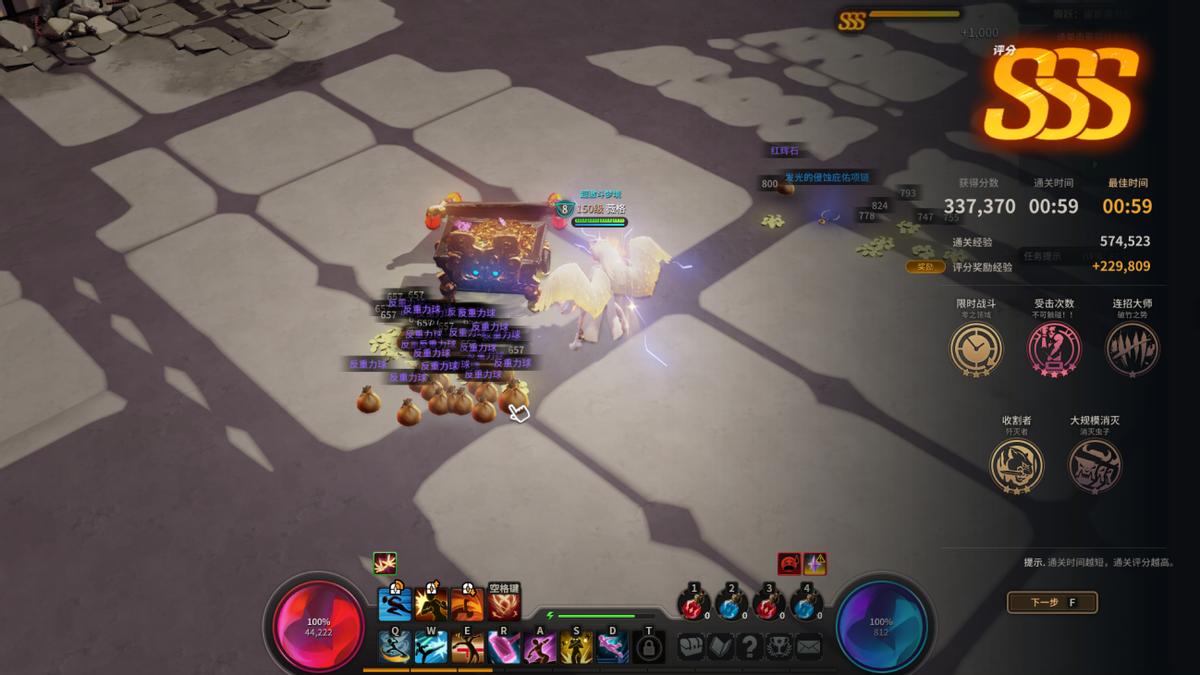Select the 受击次数 pink medal
The image size is (1200, 675).
click(1054, 349)
